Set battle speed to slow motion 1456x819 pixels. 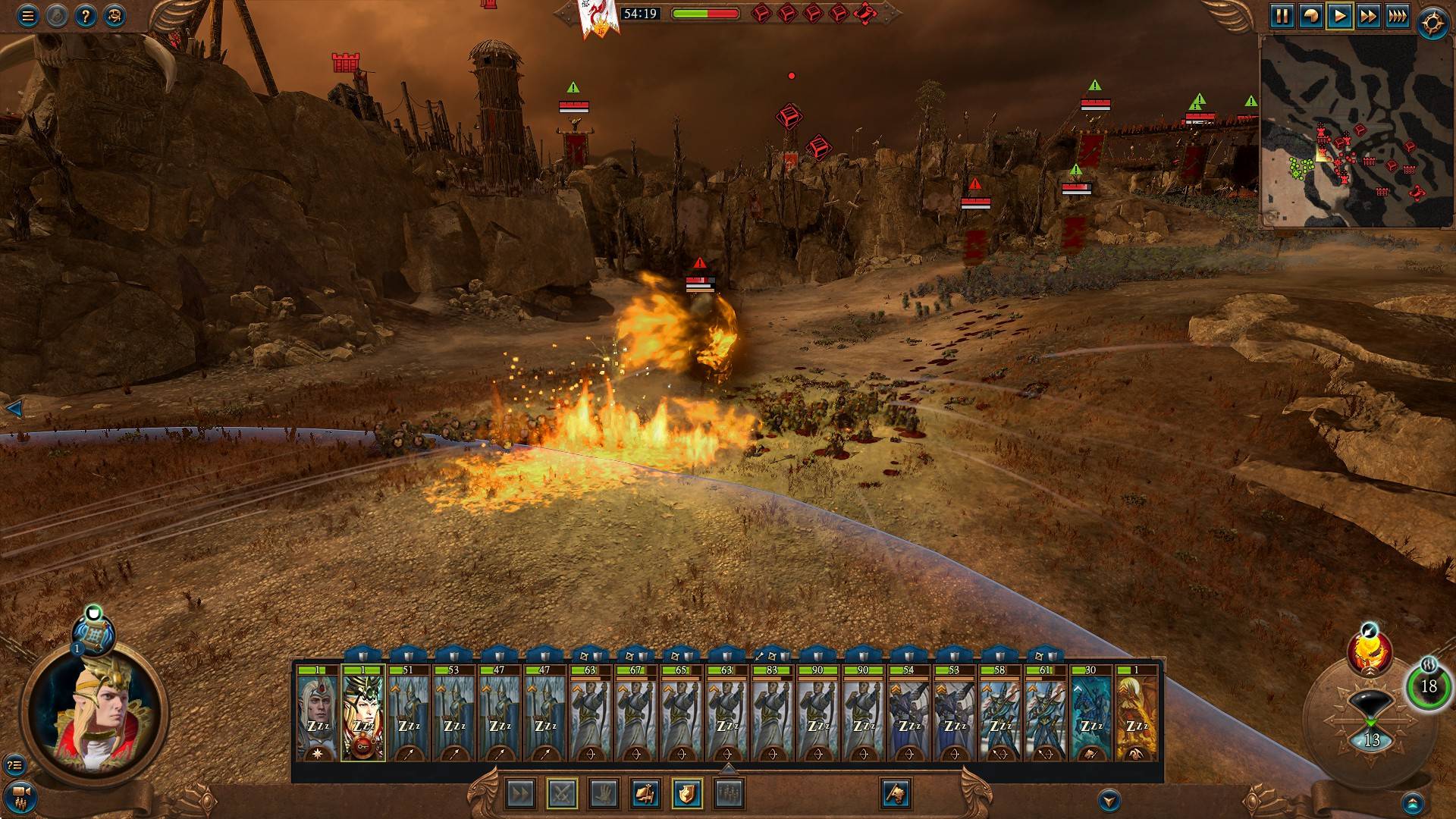pyautogui.click(x=1310, y=16)
